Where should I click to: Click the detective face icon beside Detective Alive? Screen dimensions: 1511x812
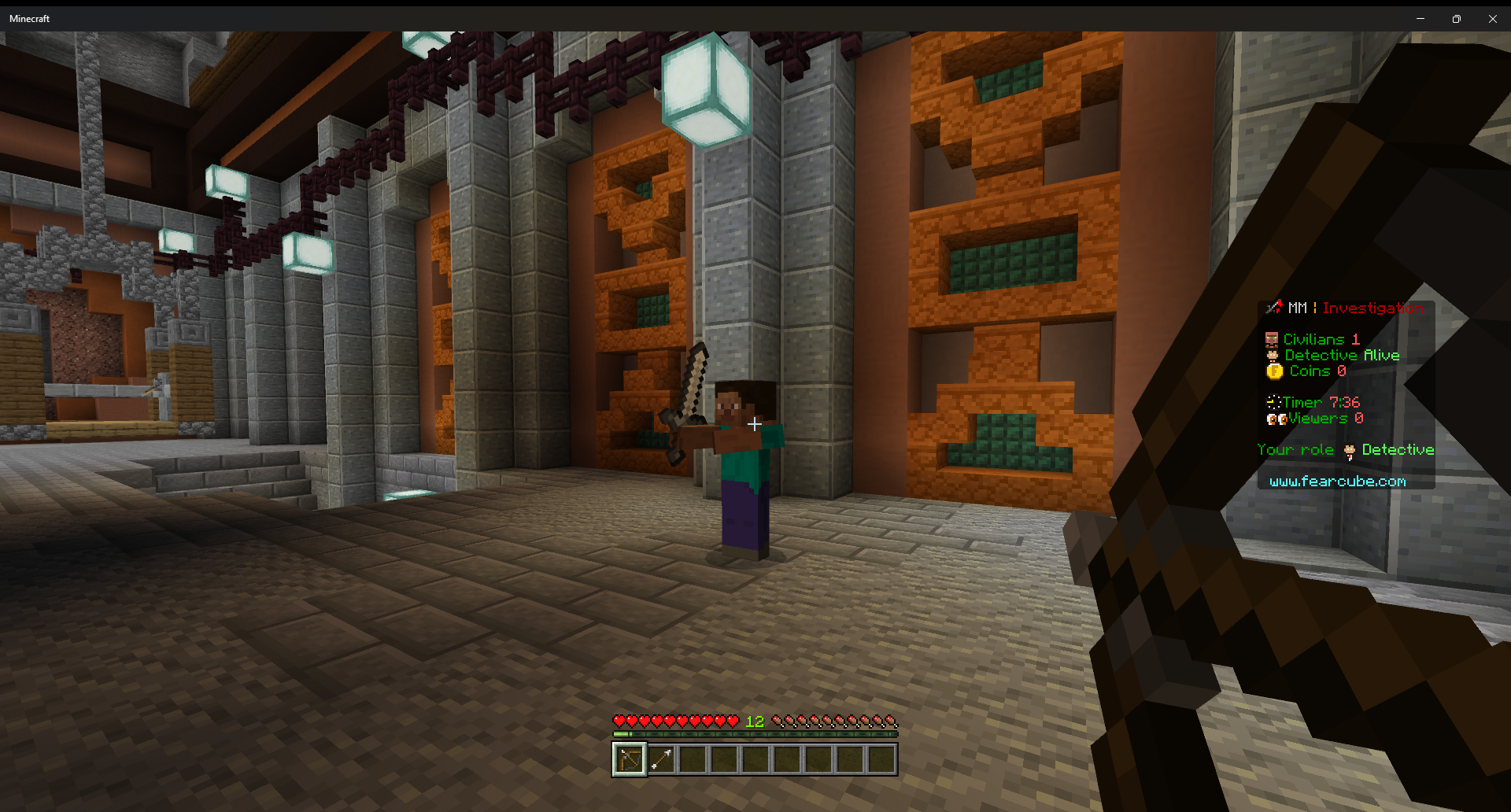click(x=1273, y=355)
